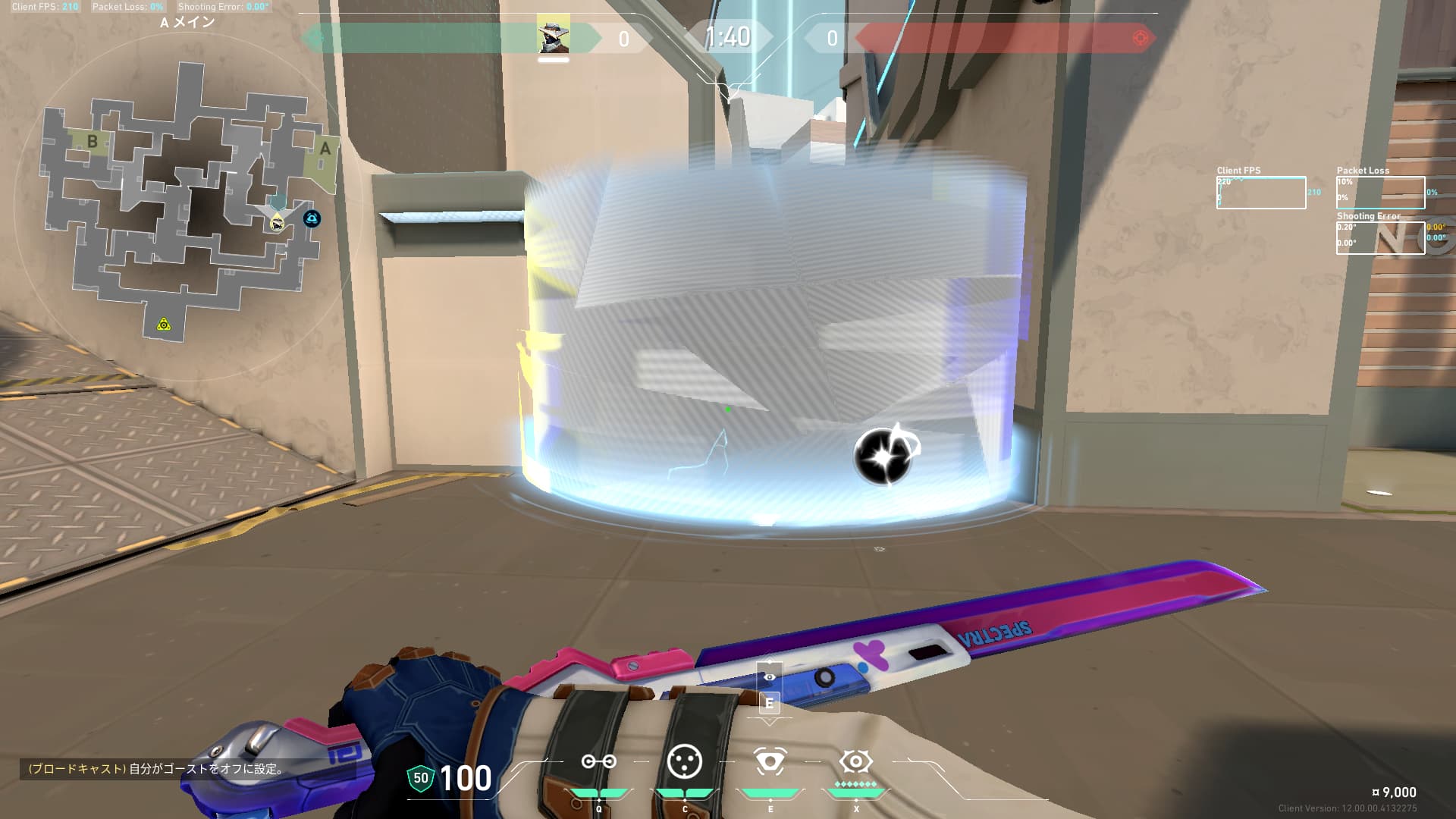Trigger the Neural Theft ultimate icon

click(x=855, y=761)
